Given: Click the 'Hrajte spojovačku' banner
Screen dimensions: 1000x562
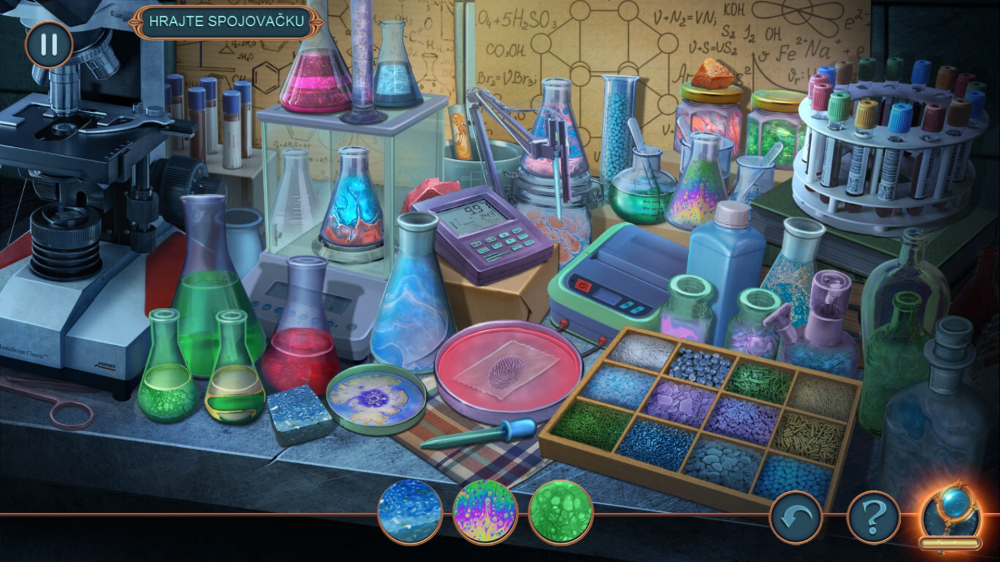Looking at the screenshot, I should coord(224,22).
